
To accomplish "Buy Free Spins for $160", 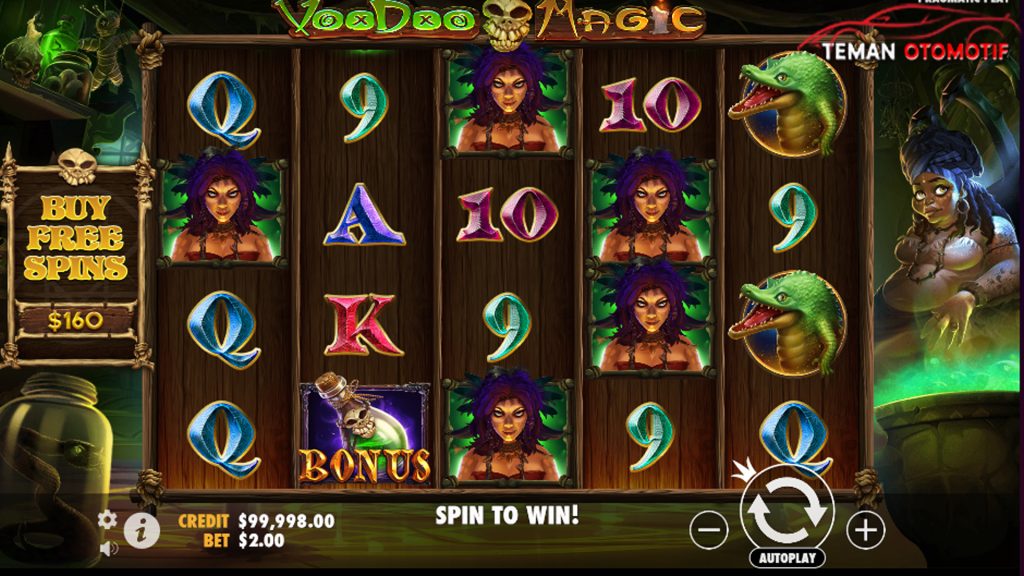I will 76,262.
